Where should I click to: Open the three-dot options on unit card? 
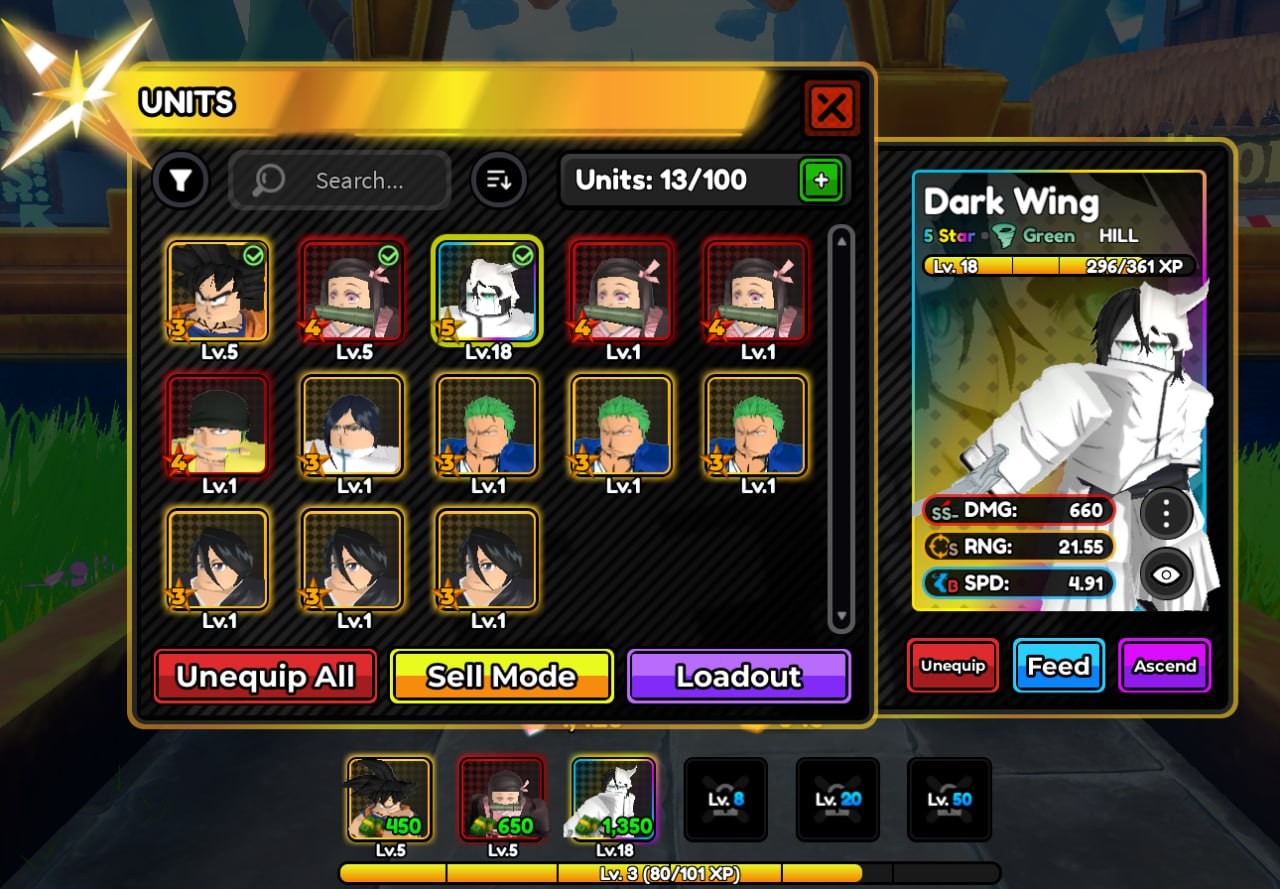1166,513
